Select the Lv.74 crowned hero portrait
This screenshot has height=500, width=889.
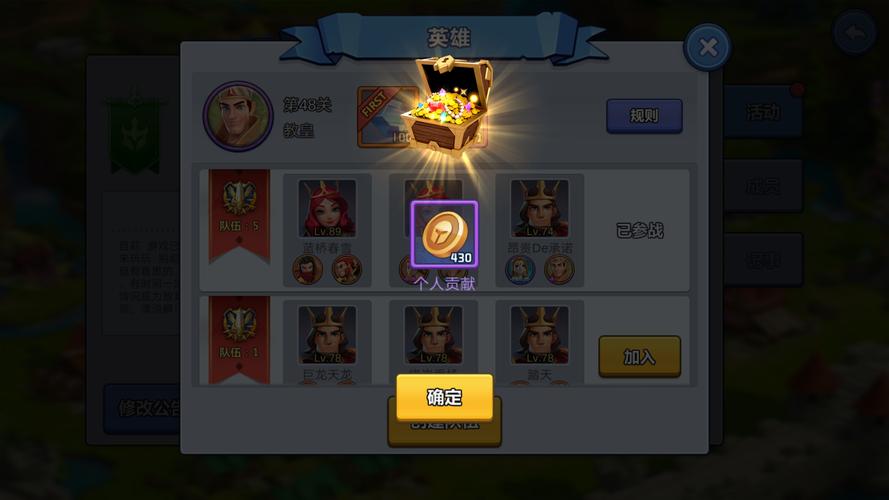point(539,209)
